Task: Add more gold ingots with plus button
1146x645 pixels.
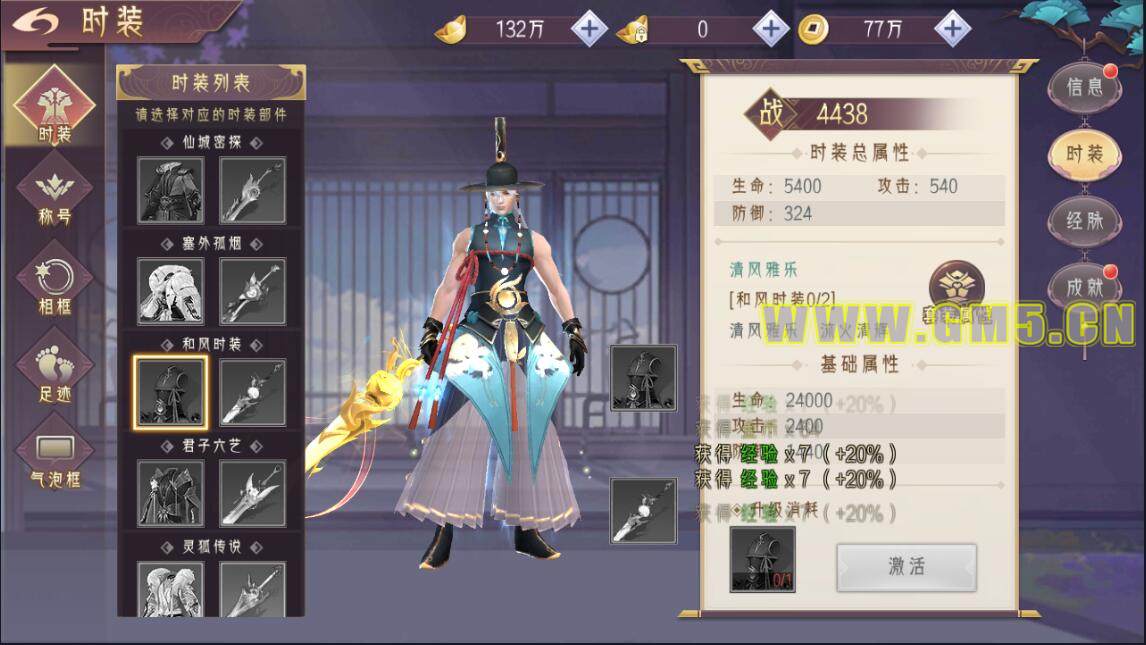Action: coord(589,29)
